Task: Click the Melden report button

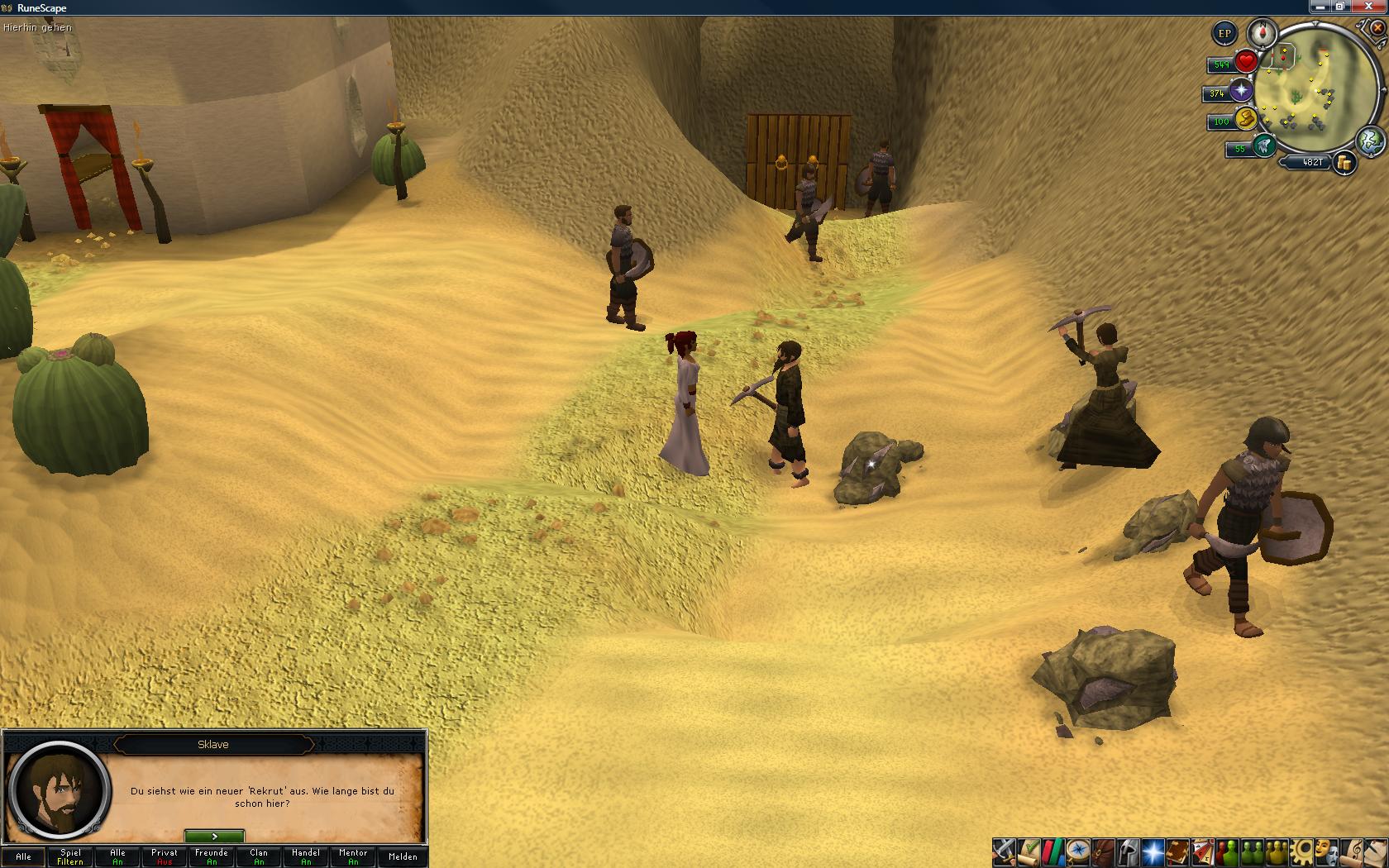Action: tap(403, 856)
